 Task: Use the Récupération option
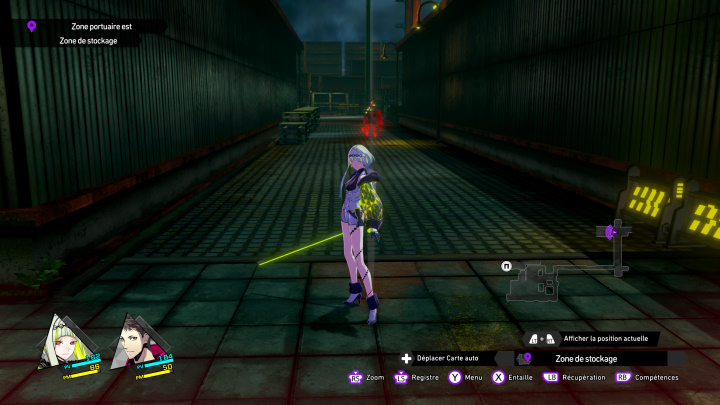coord(575,378)
